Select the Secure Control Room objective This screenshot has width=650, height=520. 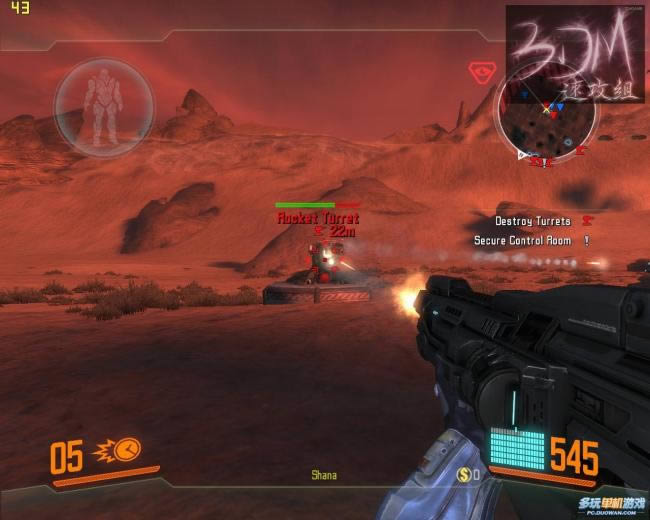[x=522, y=241]
